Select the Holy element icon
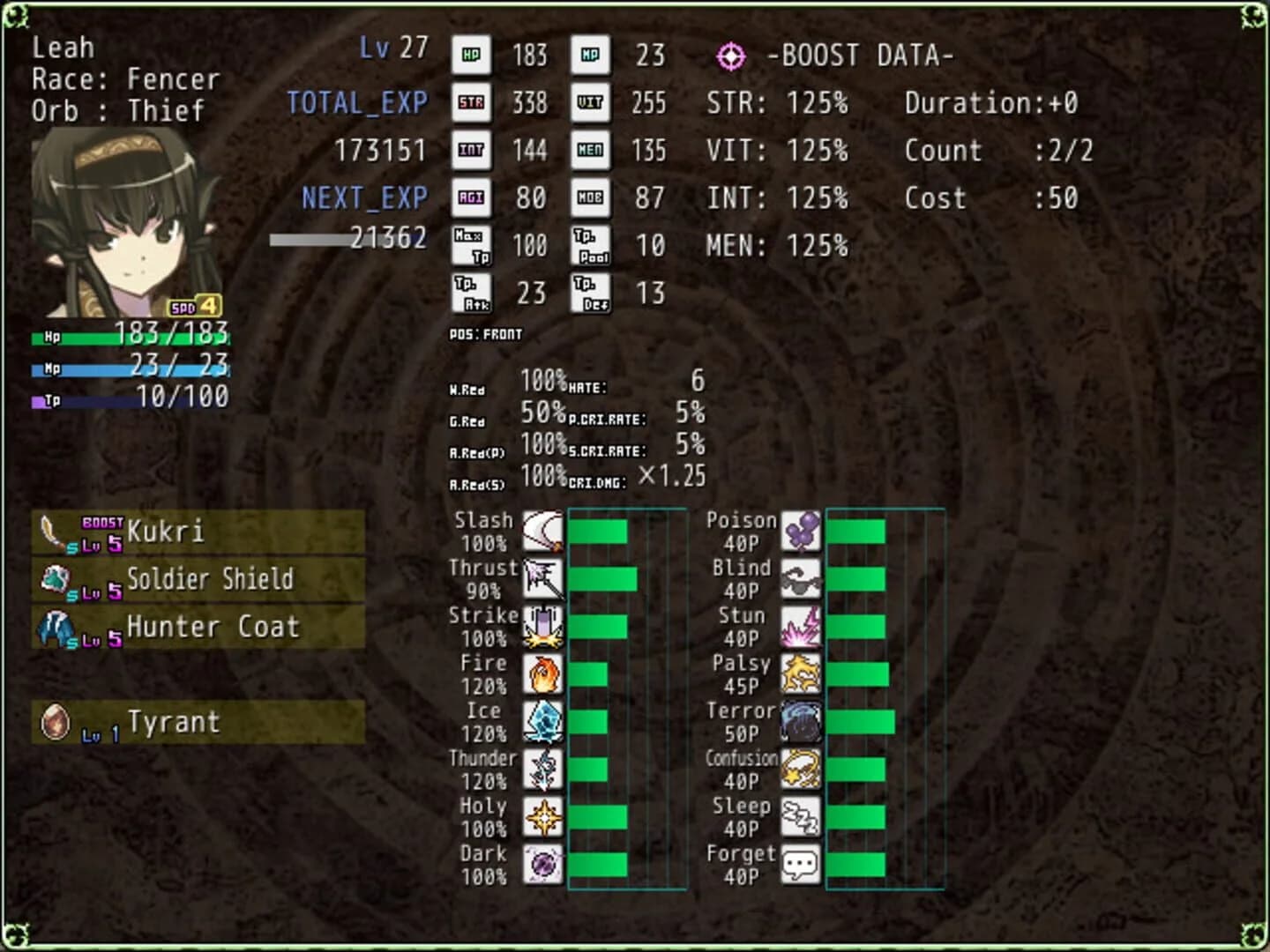The height and width of the screenshot is (952, 1270). (x=544, y=815)
